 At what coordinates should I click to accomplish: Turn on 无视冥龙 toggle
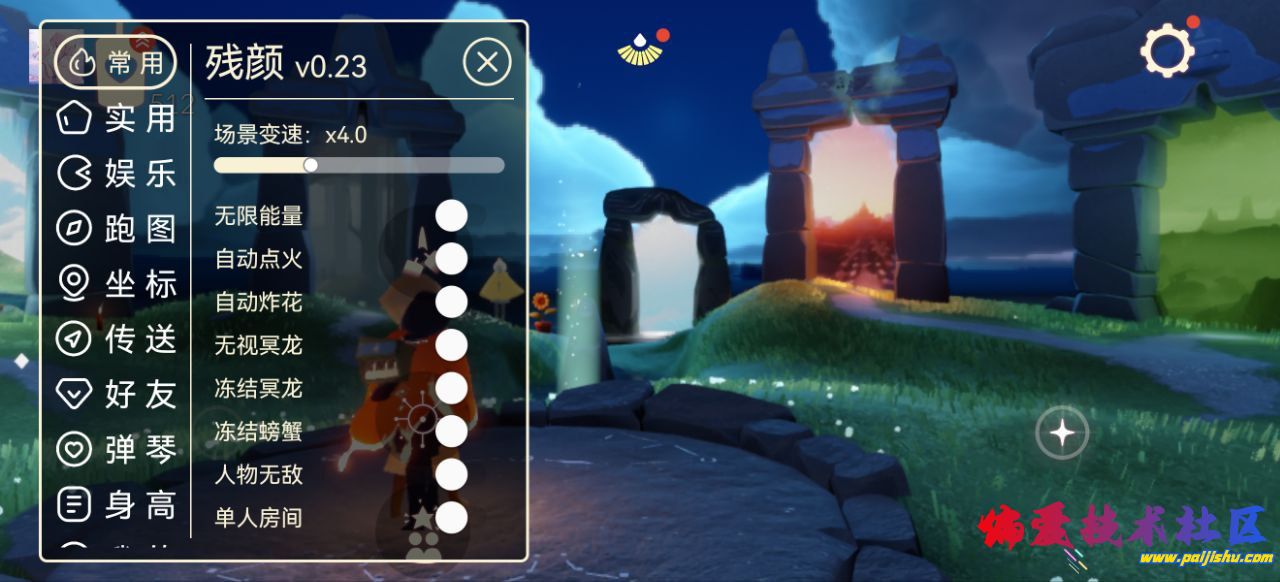[x=452, y=345]
